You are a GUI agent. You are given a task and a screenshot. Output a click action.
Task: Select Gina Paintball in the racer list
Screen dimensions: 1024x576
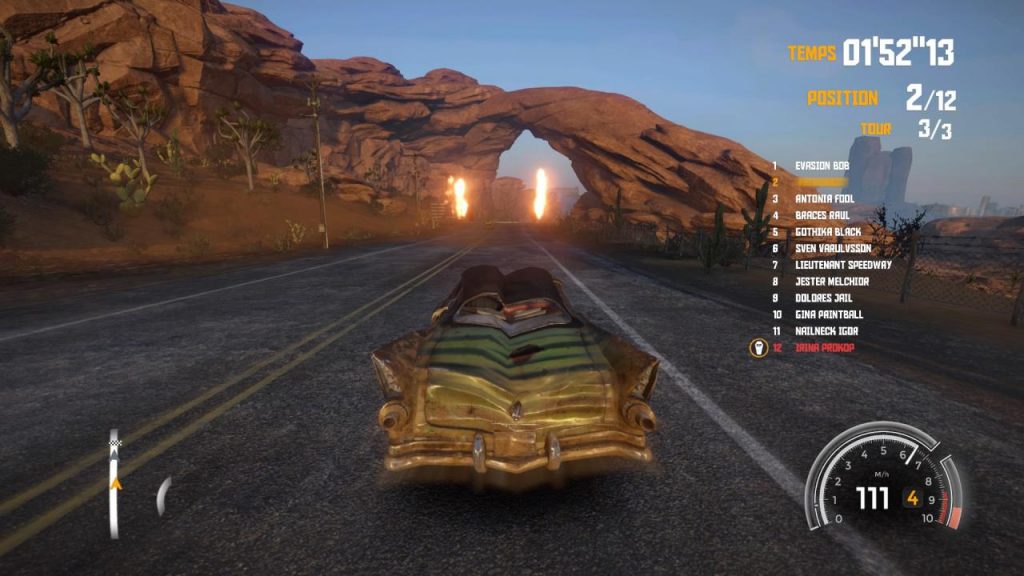[829, 314]
